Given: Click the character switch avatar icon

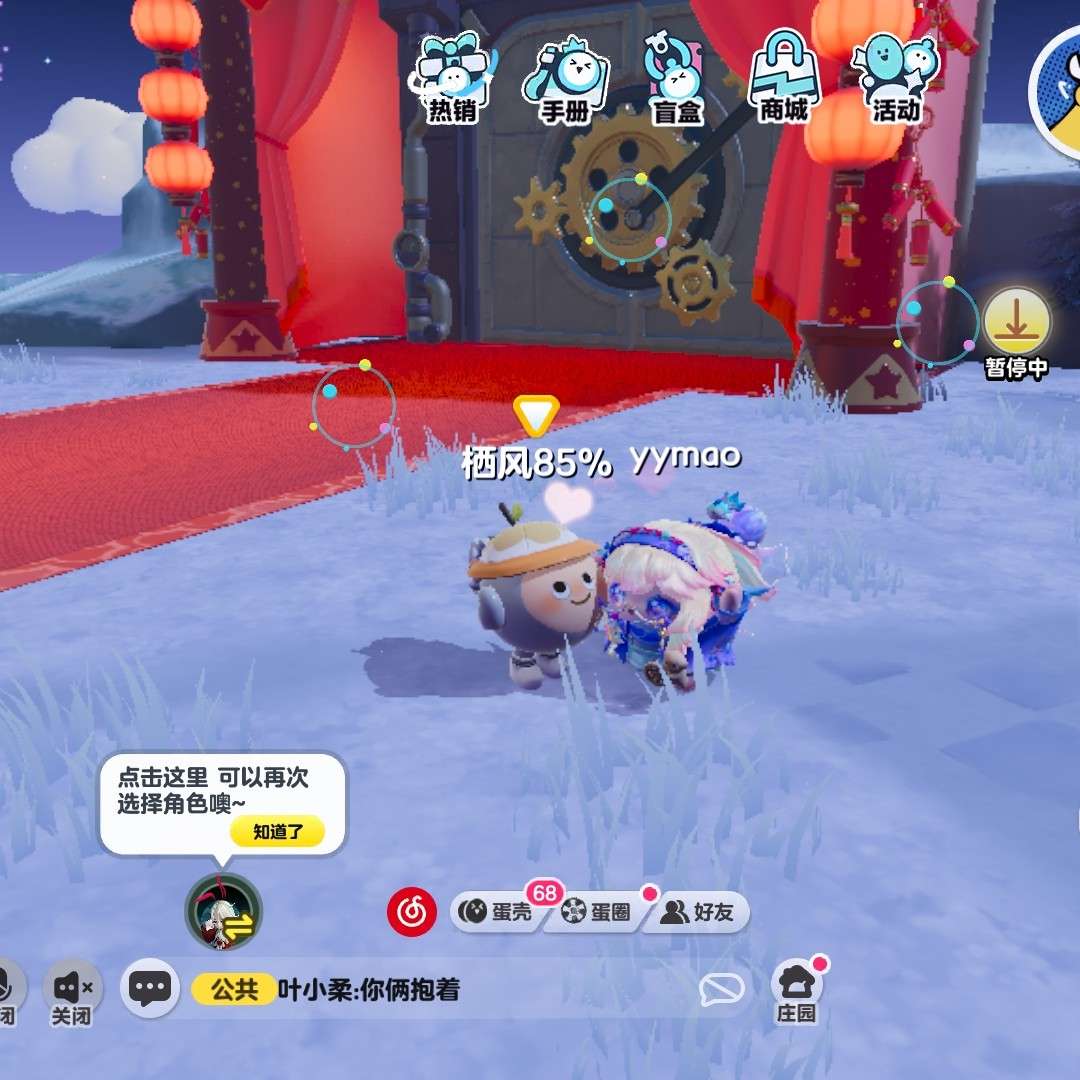Looking at the screenshot, I should 224,912.
